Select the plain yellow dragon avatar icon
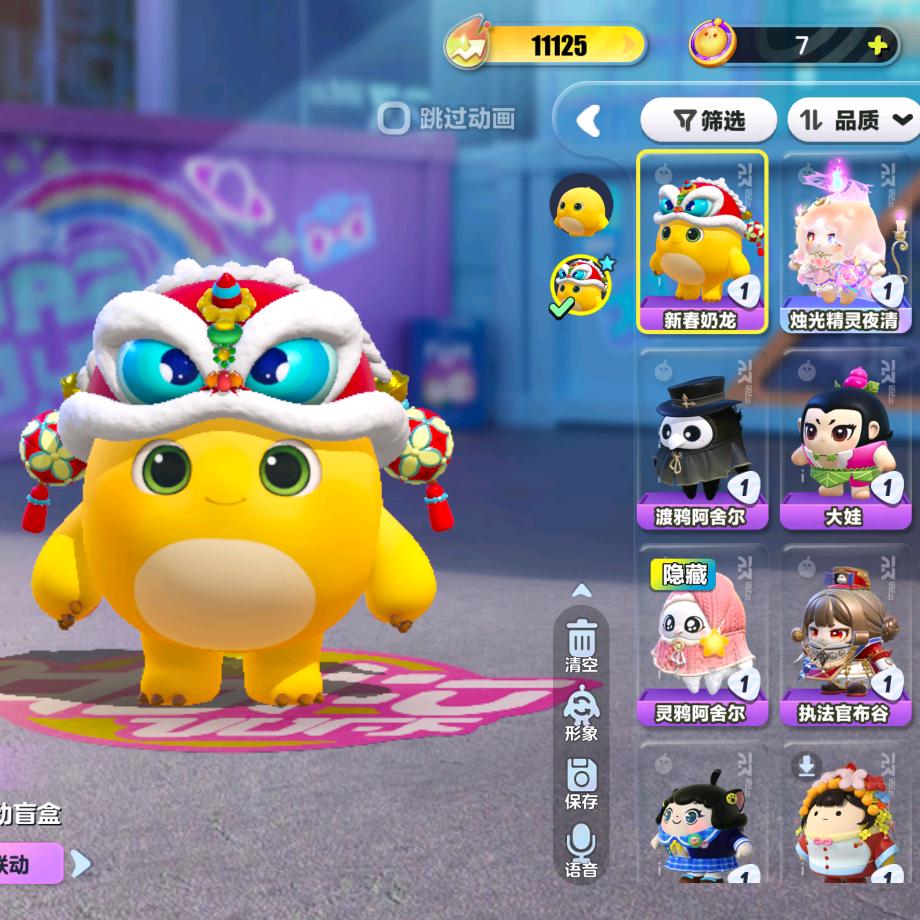The height and width of the screenshot is (920, 920). [580, 204]
